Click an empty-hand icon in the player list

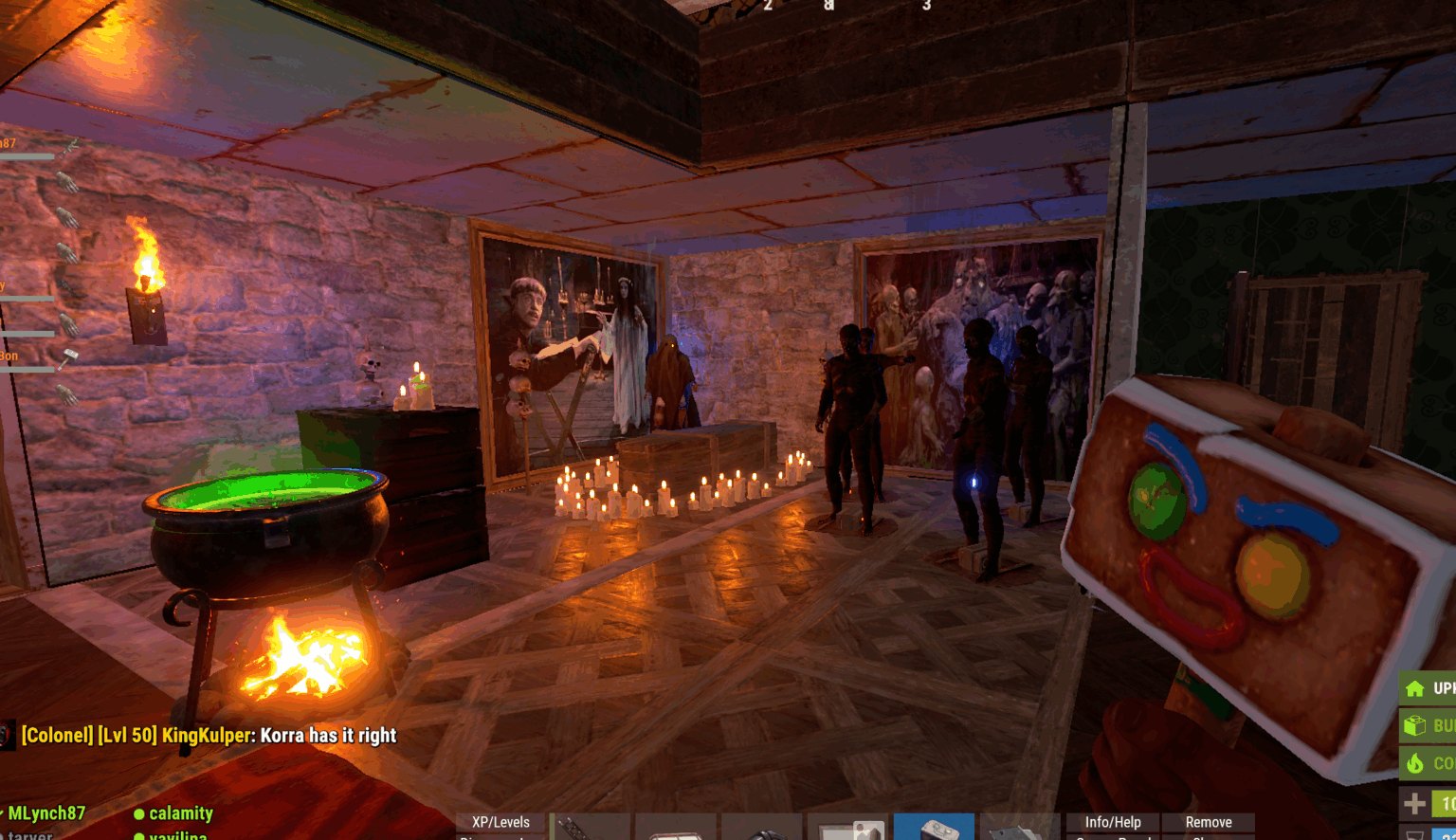tap(68, 183)
